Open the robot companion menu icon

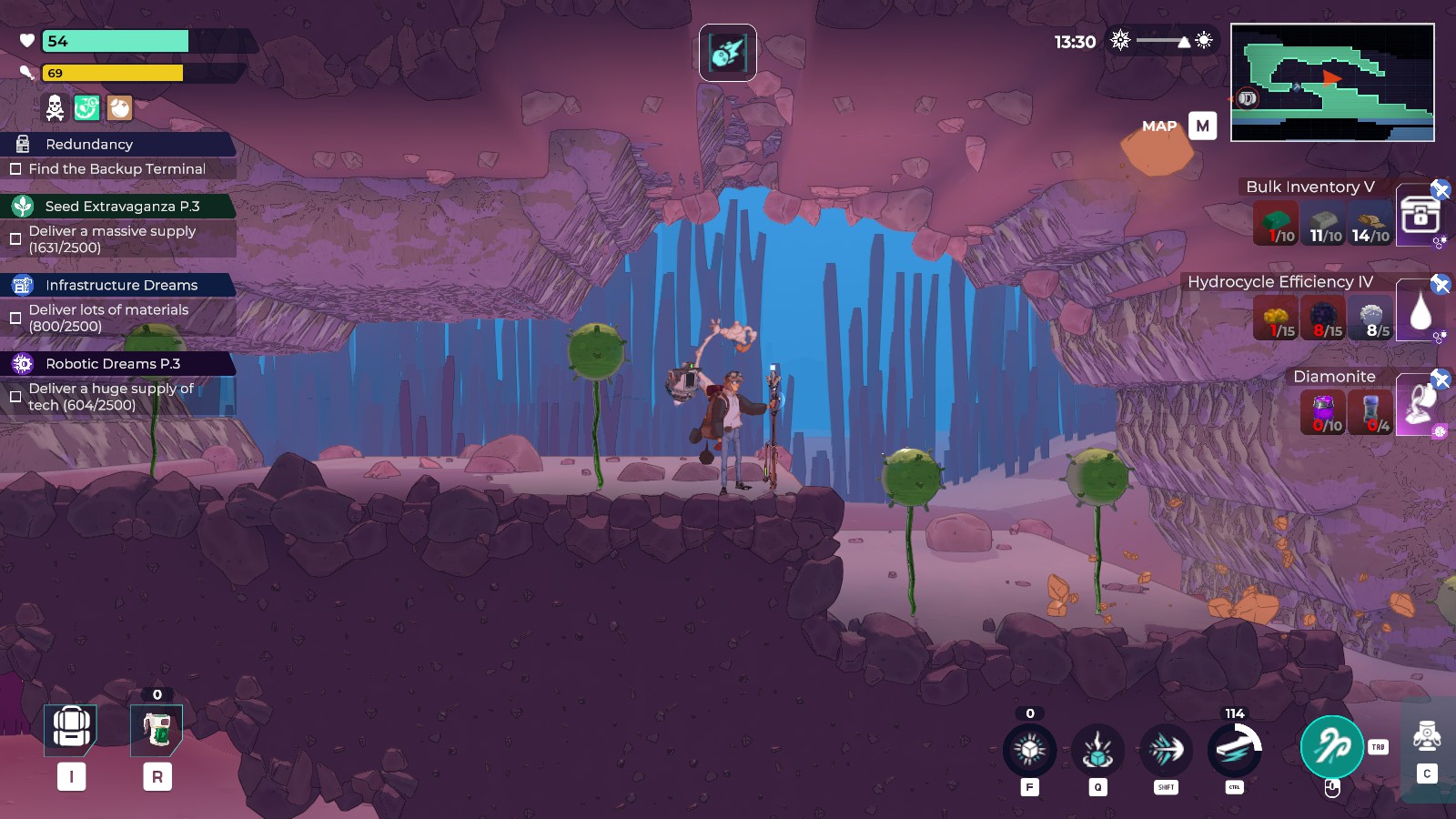1426,735
